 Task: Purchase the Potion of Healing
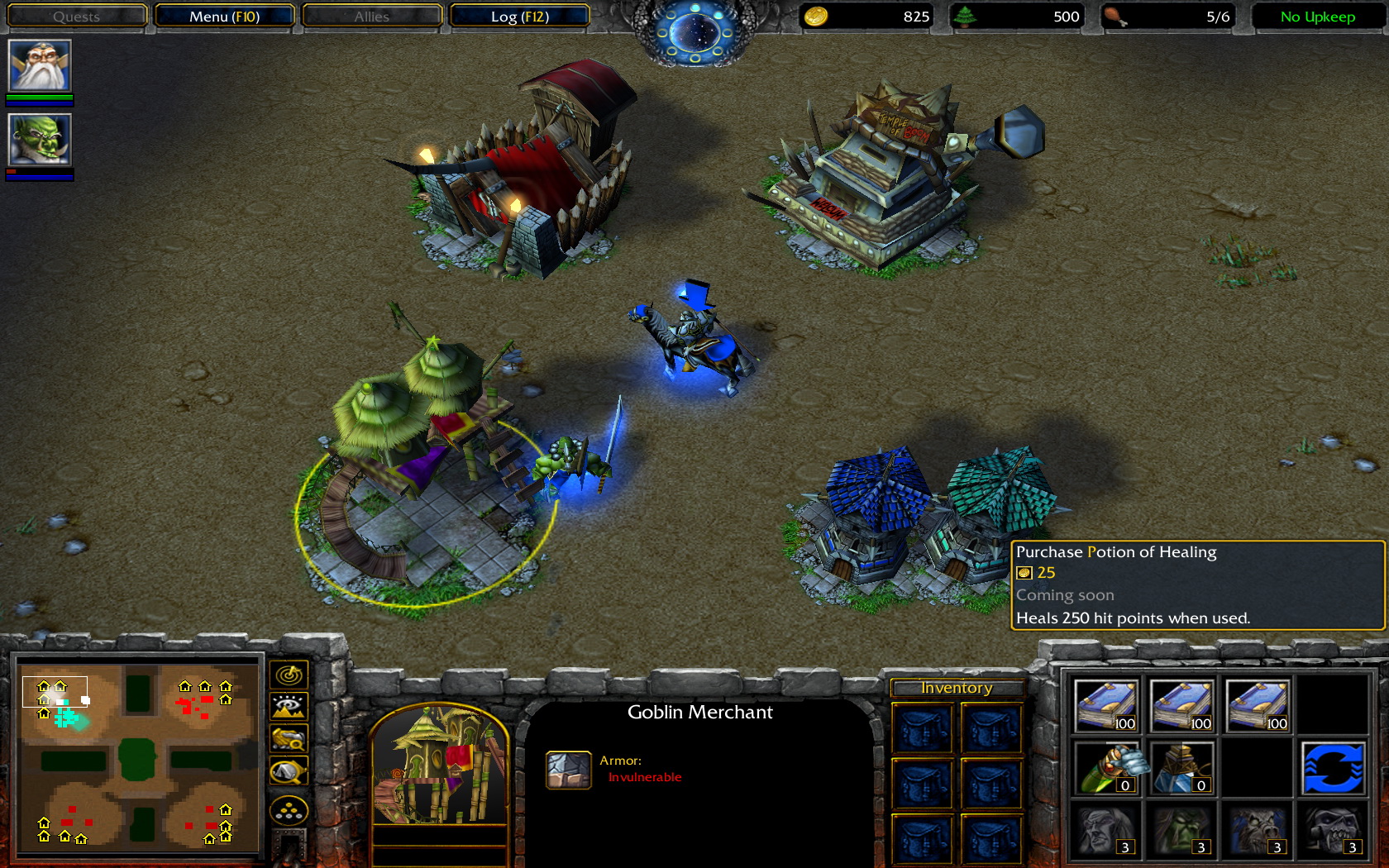(1105, 767)
